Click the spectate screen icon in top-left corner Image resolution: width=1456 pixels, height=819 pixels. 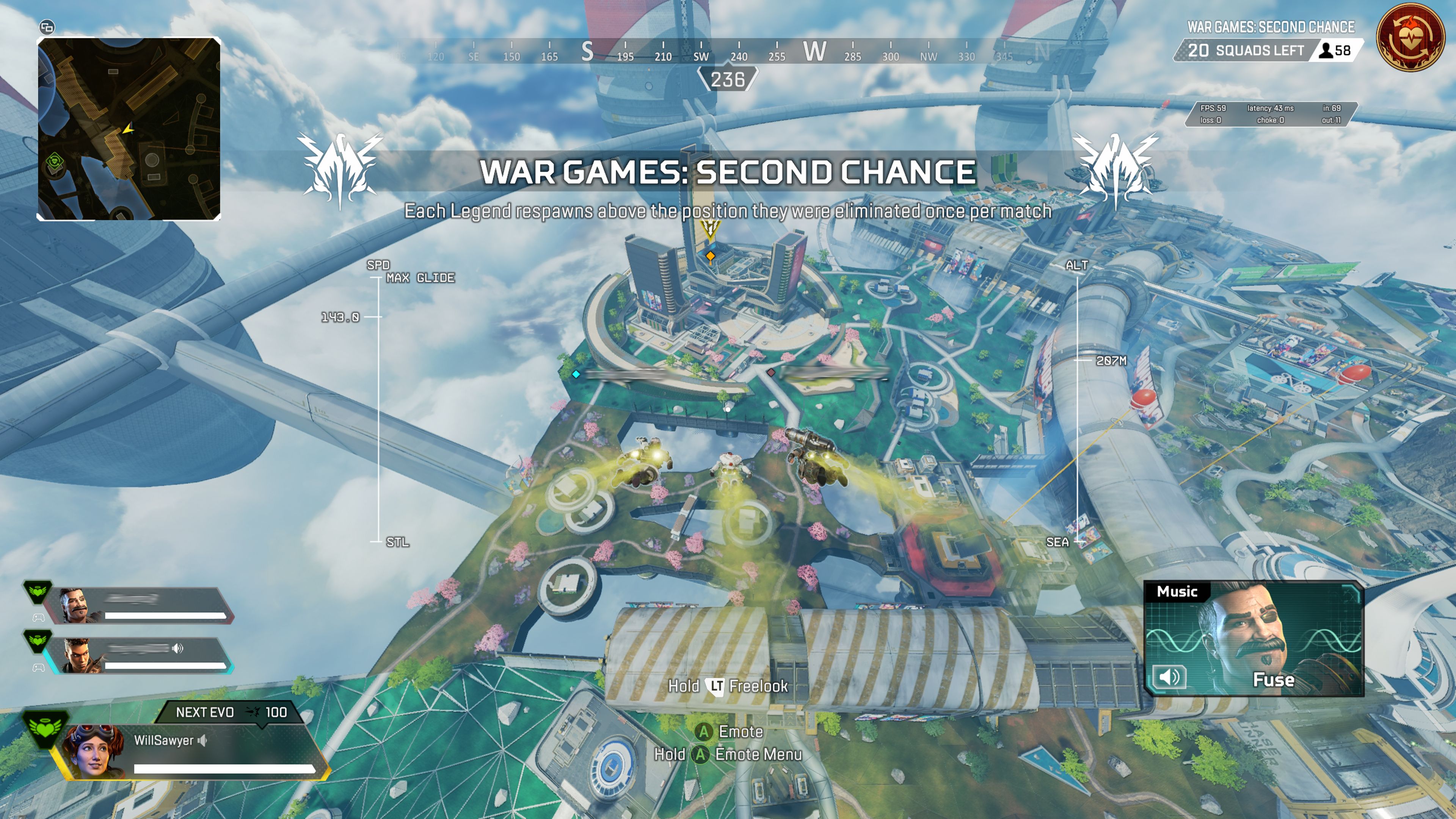48,27
